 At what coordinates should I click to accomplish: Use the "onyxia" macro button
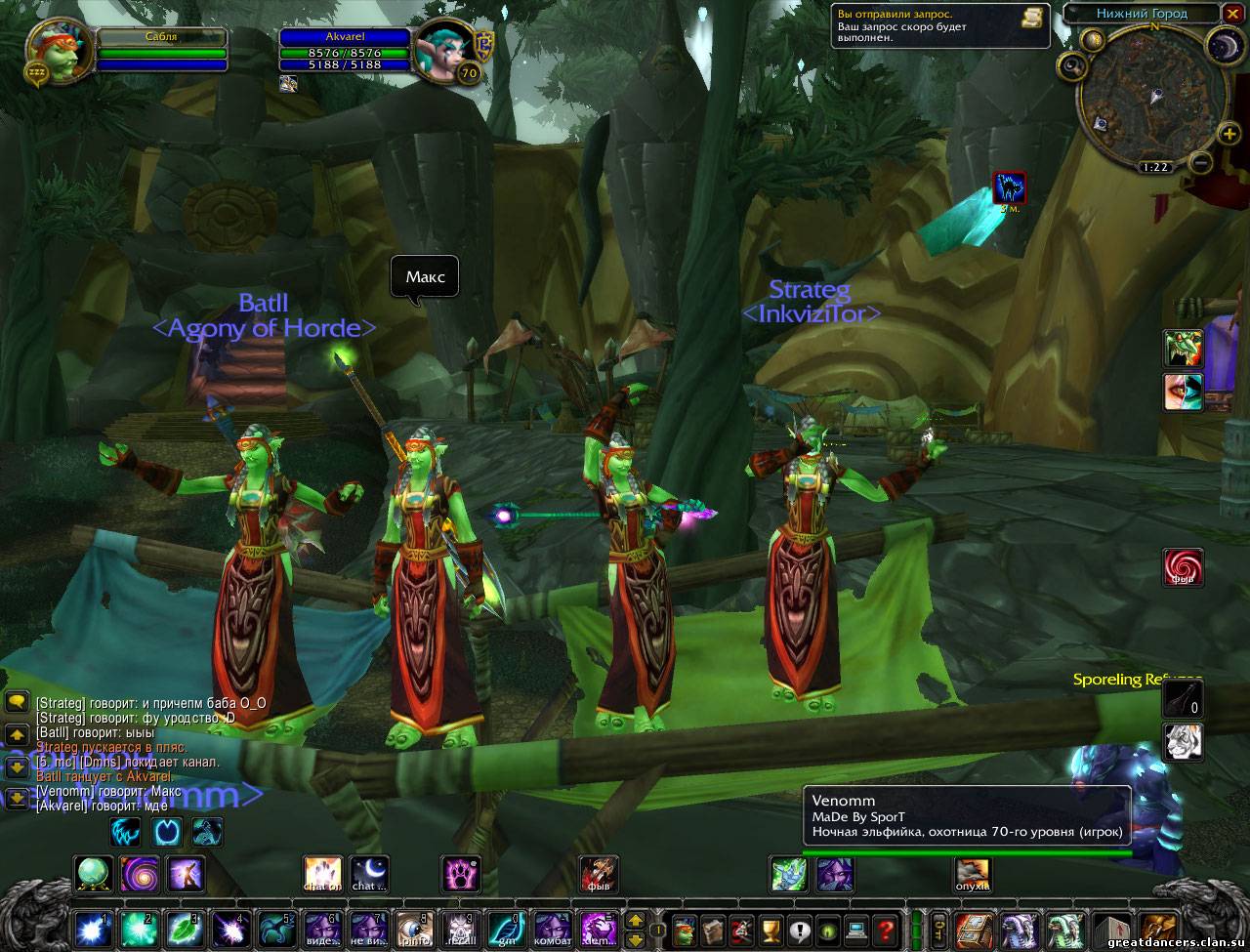click(x=972, y=873)
